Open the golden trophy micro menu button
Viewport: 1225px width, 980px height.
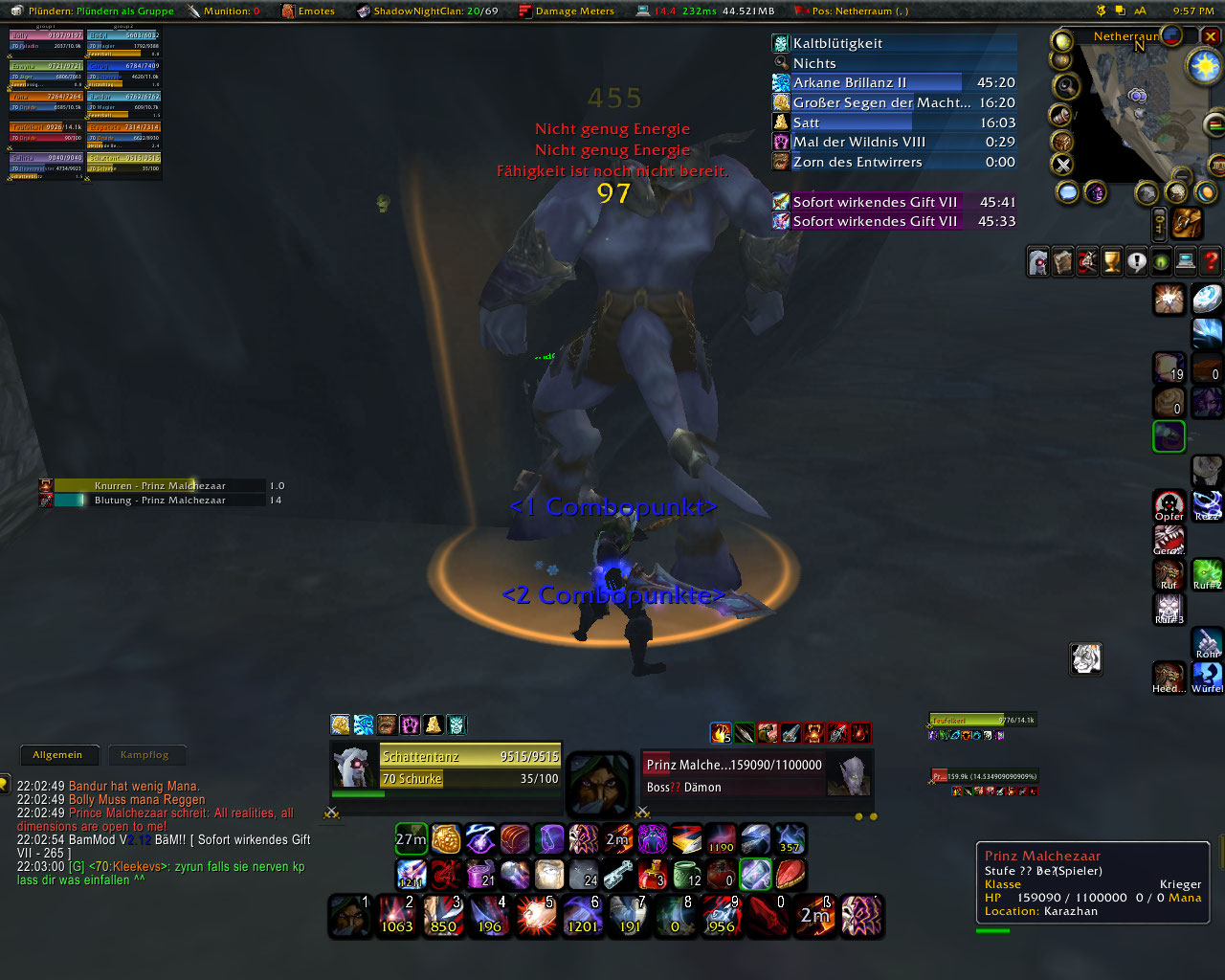tap(1112, 261)
